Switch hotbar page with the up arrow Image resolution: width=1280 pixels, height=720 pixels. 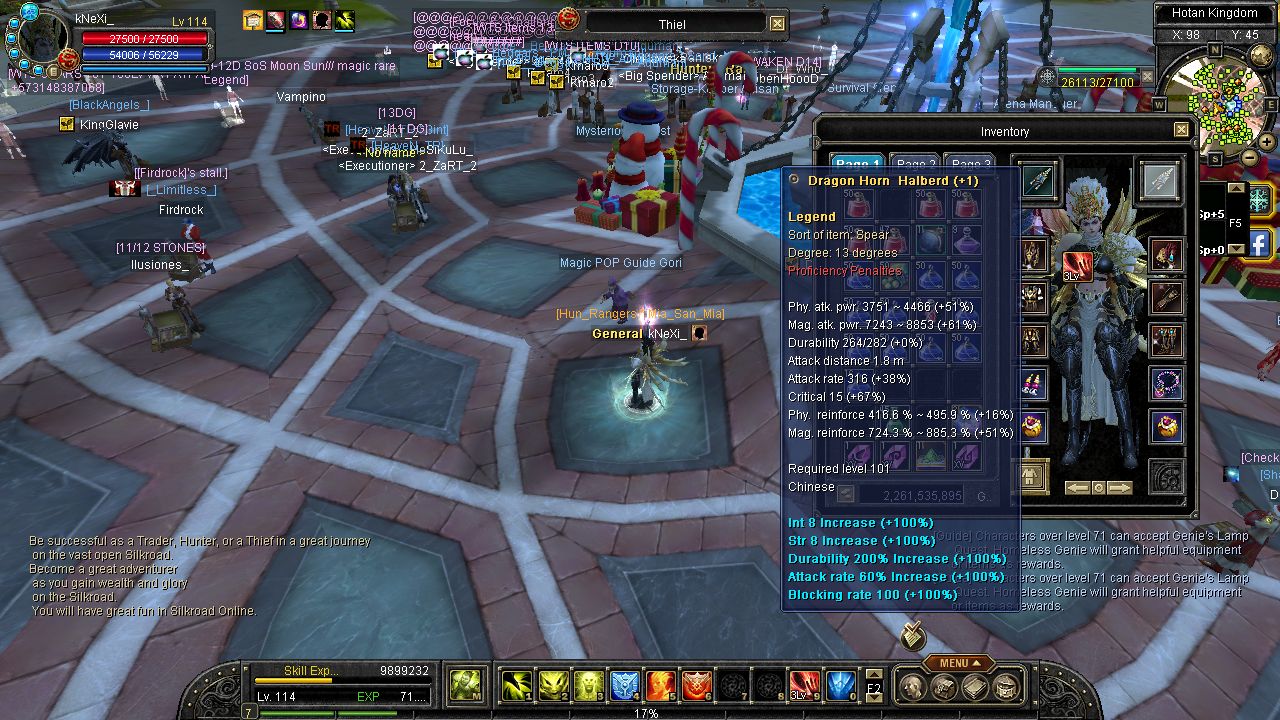(x=873, y=674)
